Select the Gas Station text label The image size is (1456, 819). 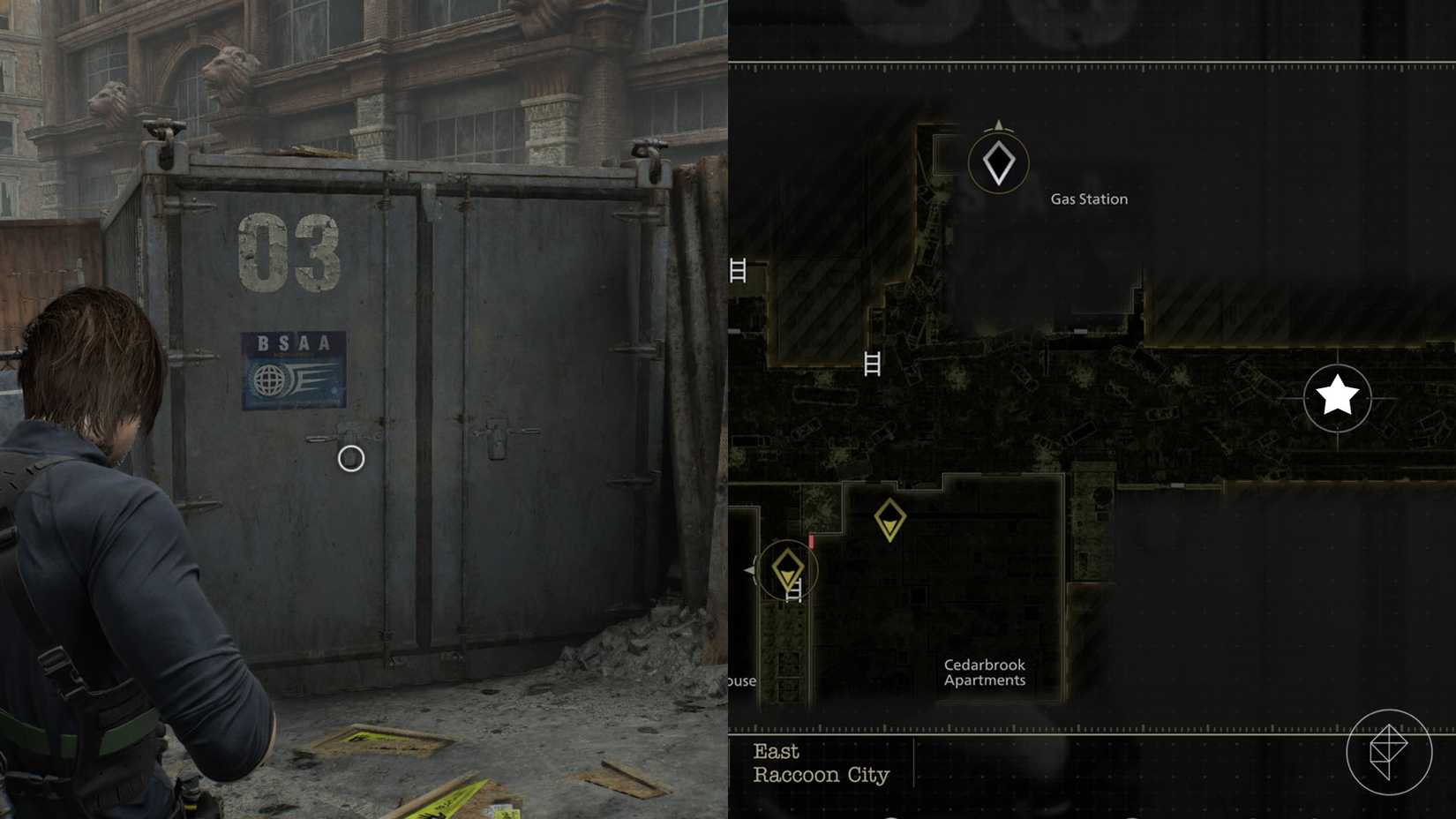click(x=1088, y=199)
